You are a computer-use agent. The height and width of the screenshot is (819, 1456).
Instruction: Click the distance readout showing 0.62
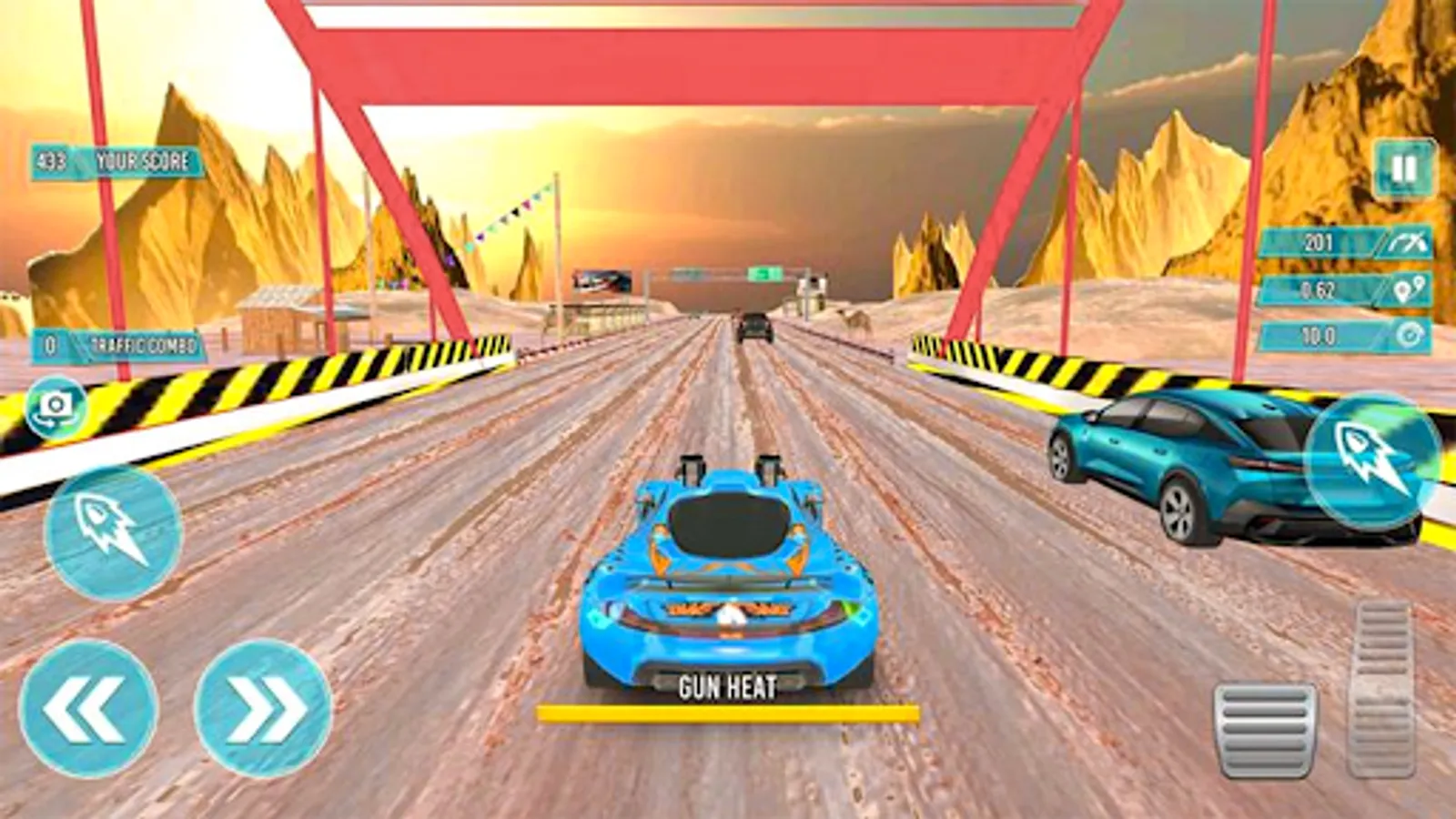pyautogui.click(x=1319, y=291)
